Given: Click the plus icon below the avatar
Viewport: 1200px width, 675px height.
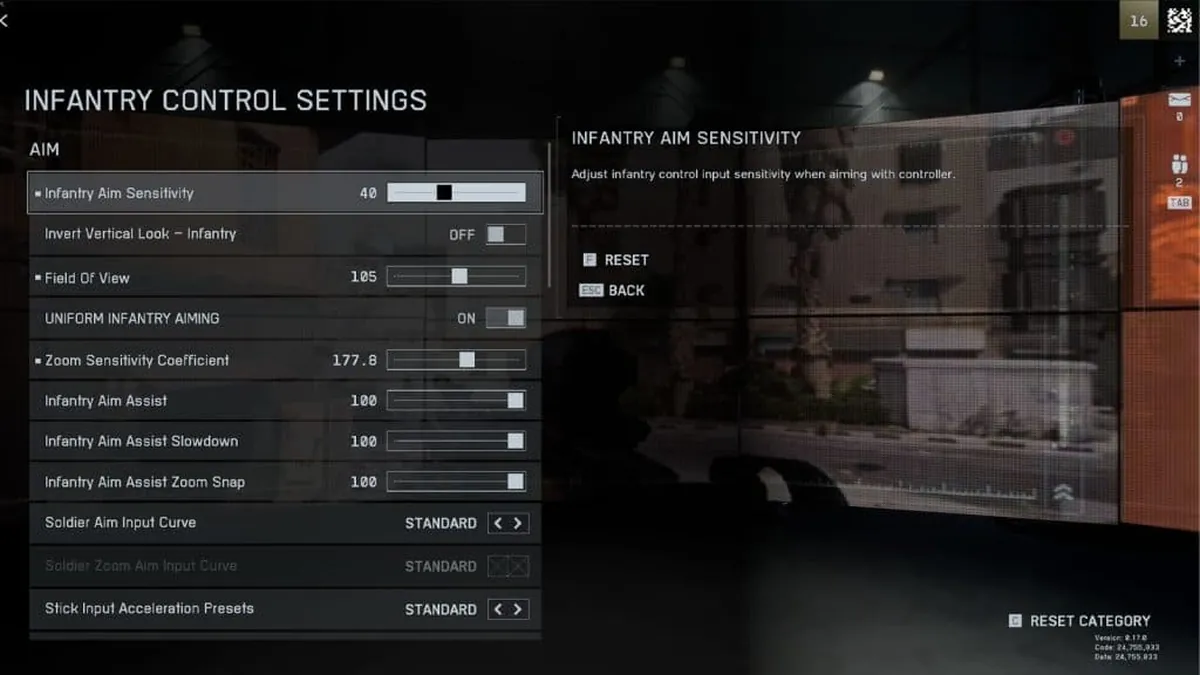Looking at the screenshot, I should point(1179,61).
